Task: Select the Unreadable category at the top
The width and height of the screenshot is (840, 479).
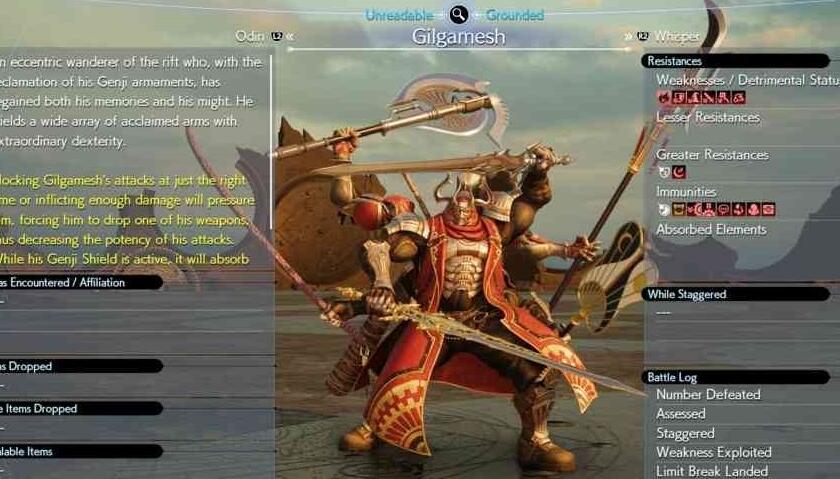Action: coord(399,15)
